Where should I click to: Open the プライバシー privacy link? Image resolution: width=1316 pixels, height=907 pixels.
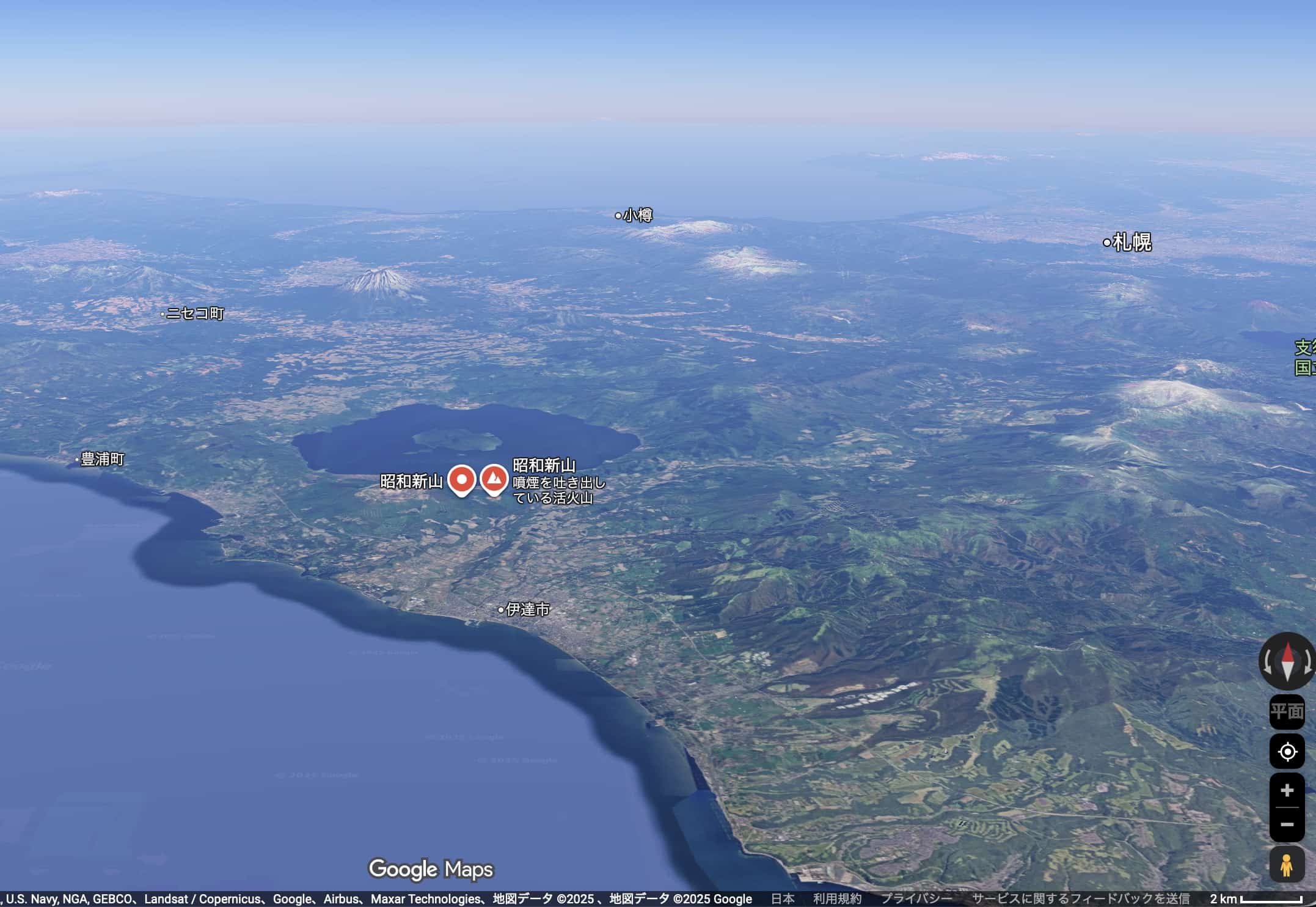pyautogui.click(x=916, y=899)
